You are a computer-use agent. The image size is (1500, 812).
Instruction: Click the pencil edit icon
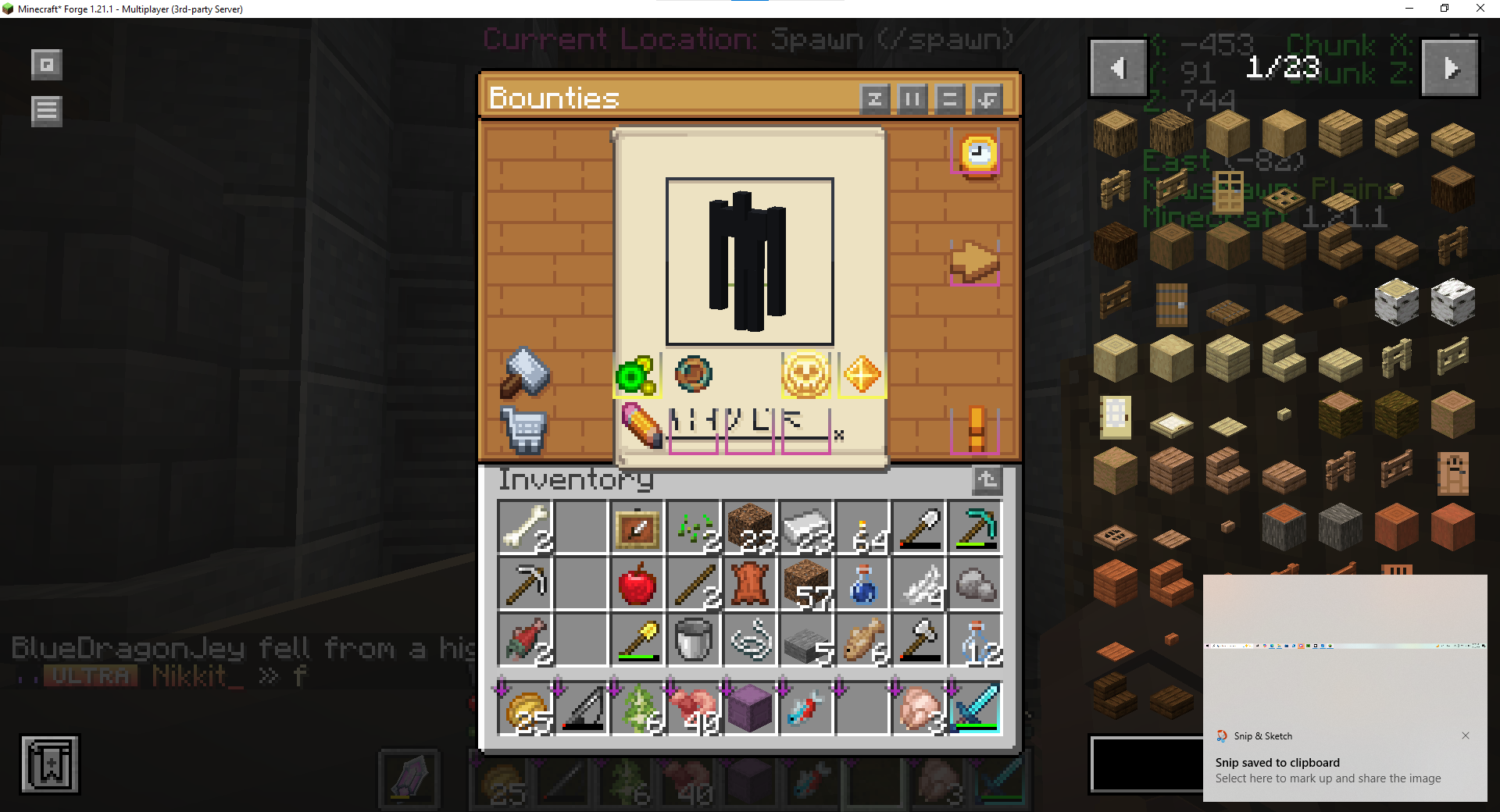pos(641,426)
